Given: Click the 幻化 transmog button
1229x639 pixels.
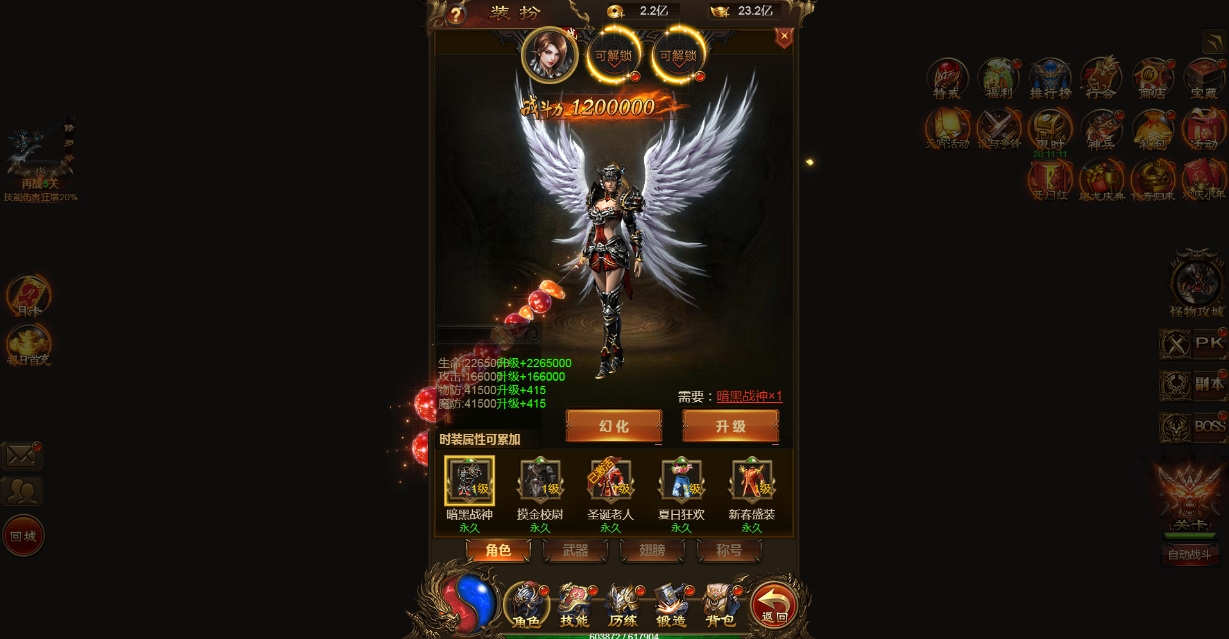Looking at the screenshot, I should coord(613,426).
